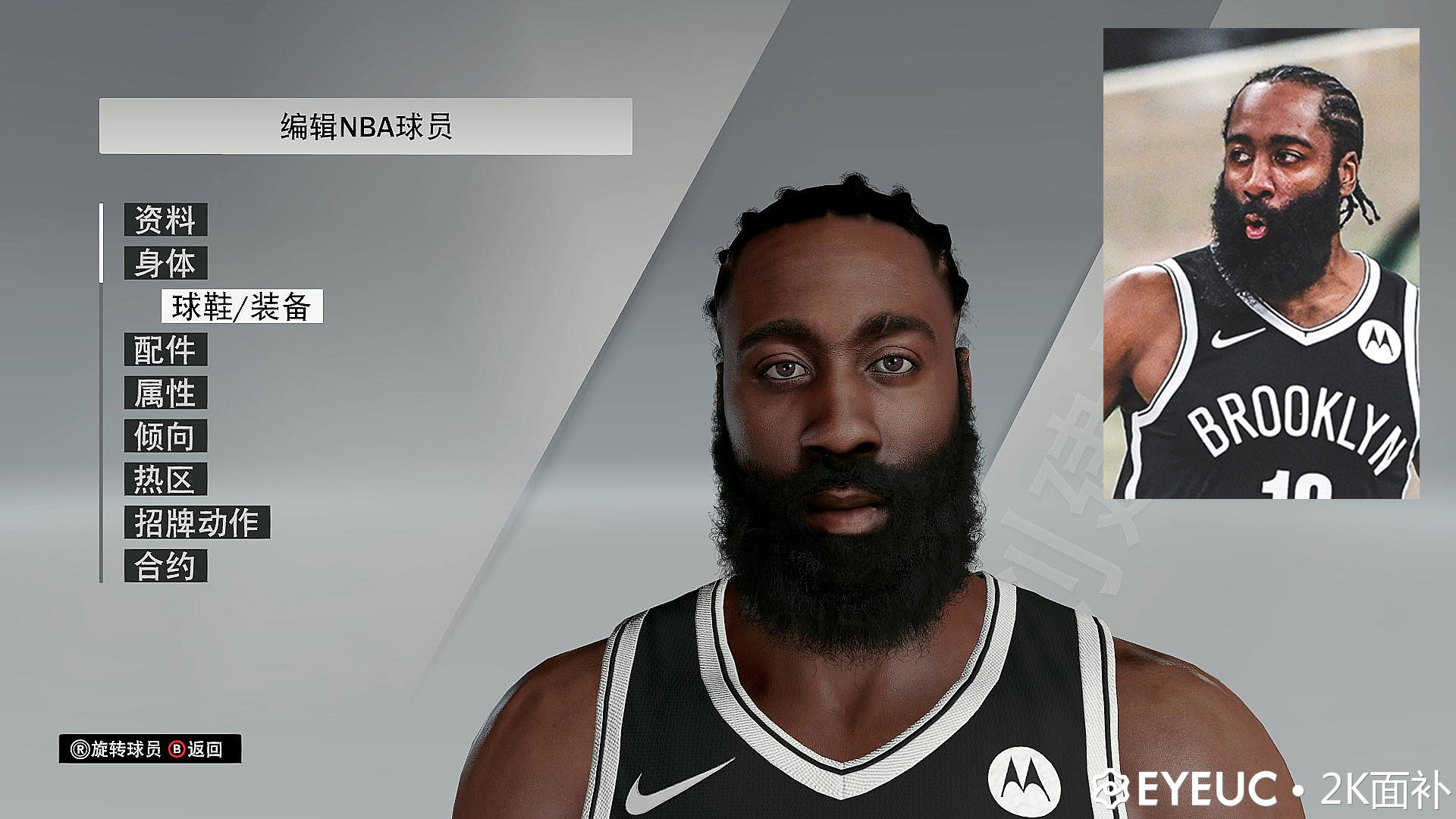The image size is (1456, 819).
Task: Click the 编辑NBA球员 title bar
Action: pyautogui.click(x=367, y=123)
